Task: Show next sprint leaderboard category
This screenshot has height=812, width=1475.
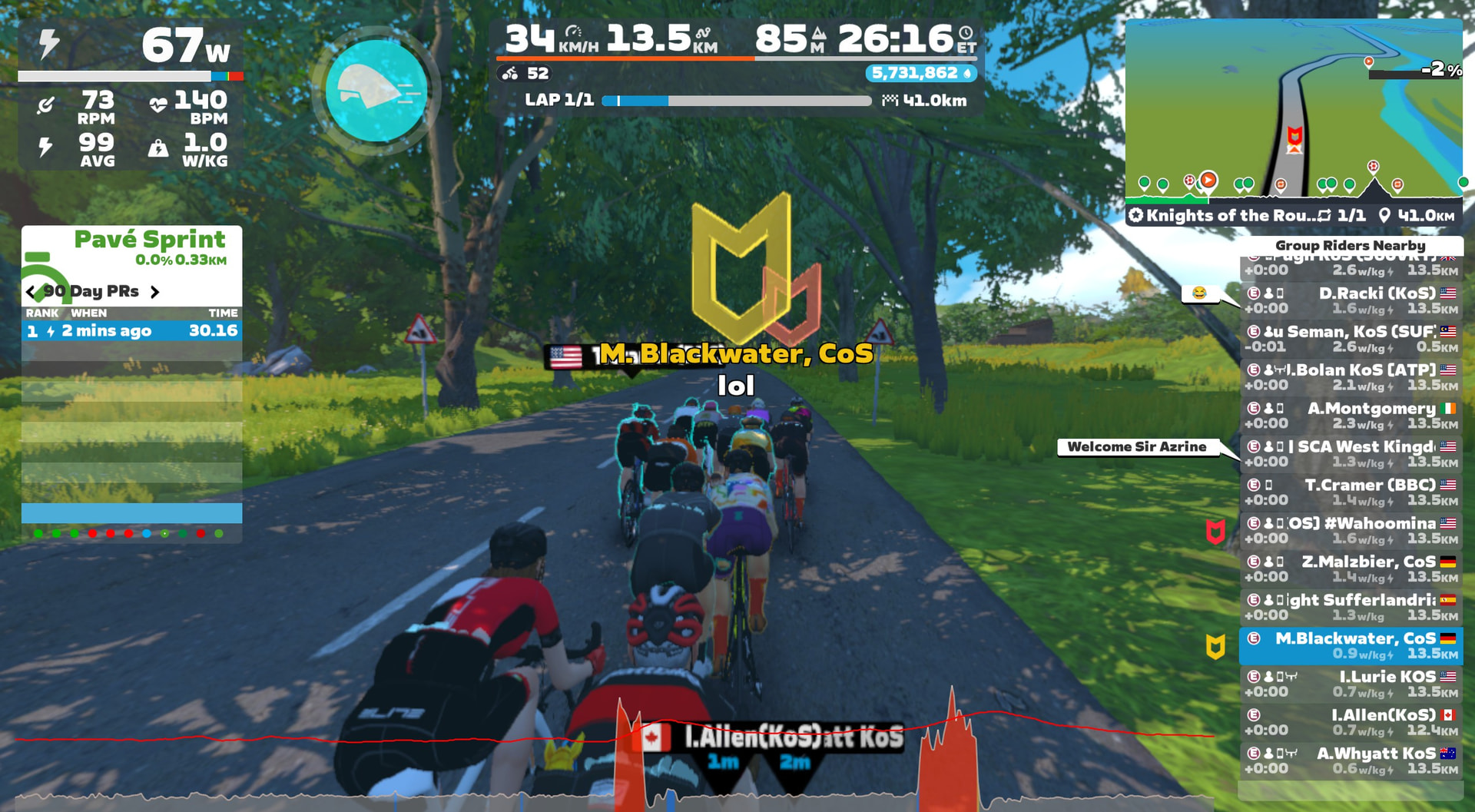Action: [x=155, y=292]
